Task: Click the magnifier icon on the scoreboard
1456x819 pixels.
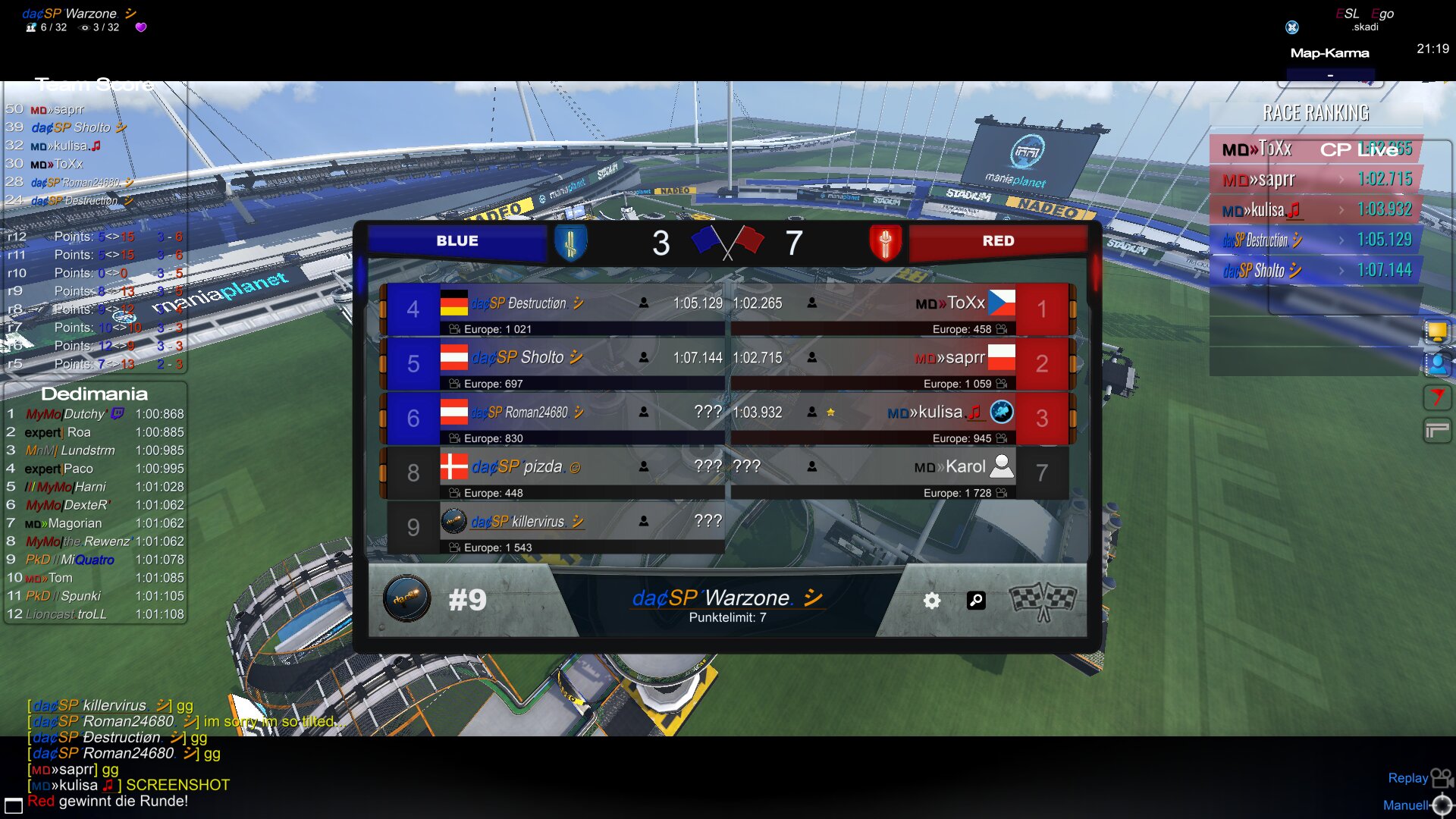Action: point(976,601)
